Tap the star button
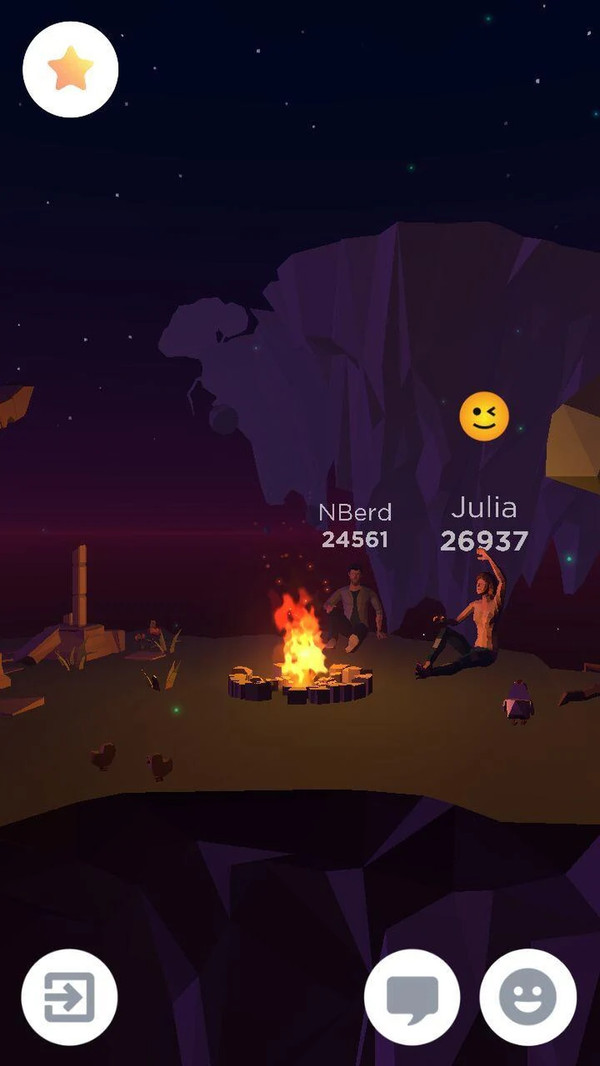This screenshot has height=1066, width=600. click(70, 69)
